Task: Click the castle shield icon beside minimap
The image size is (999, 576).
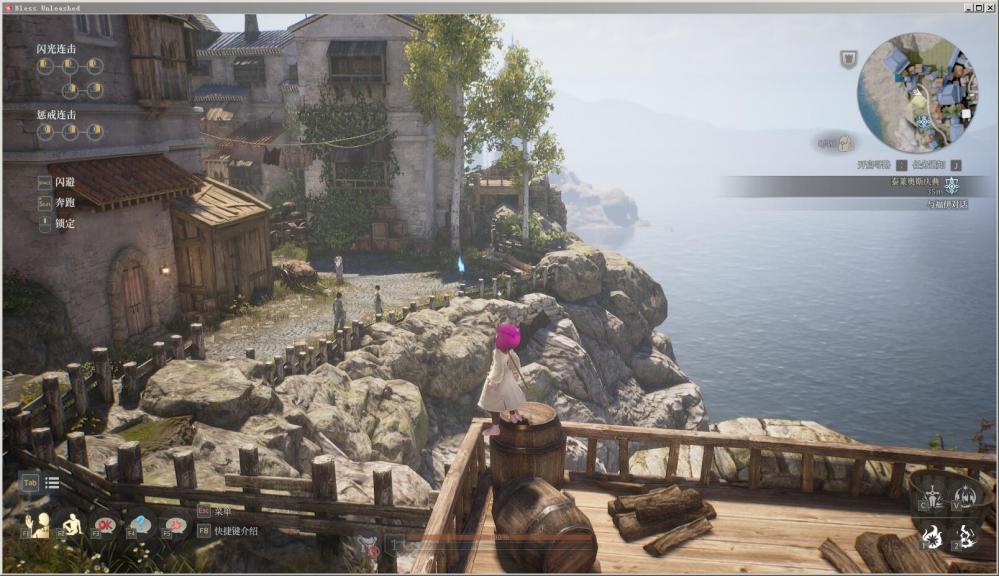Action: [848, 60]
